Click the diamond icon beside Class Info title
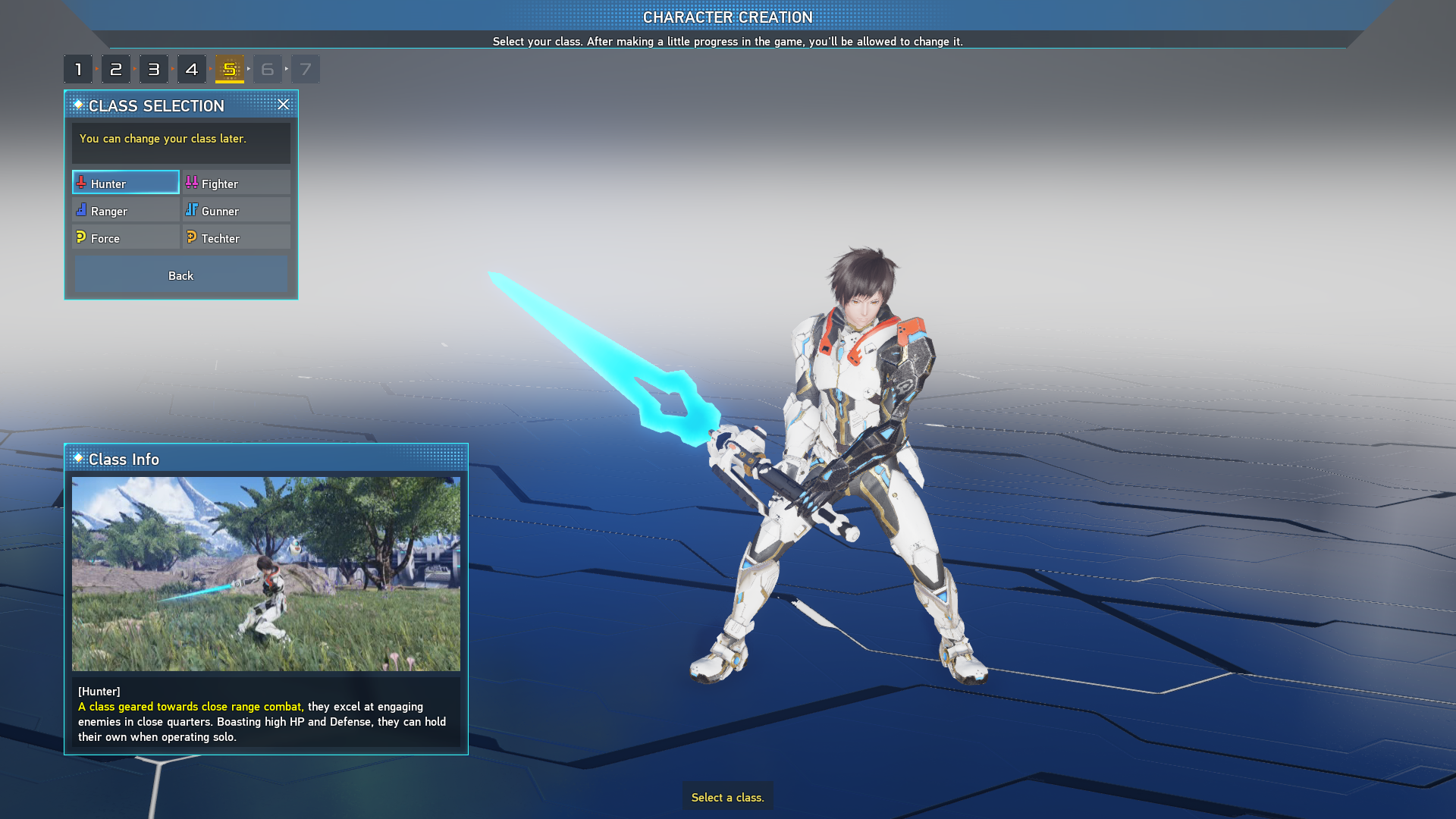The image size is (1456, 819). click(78, 459)
